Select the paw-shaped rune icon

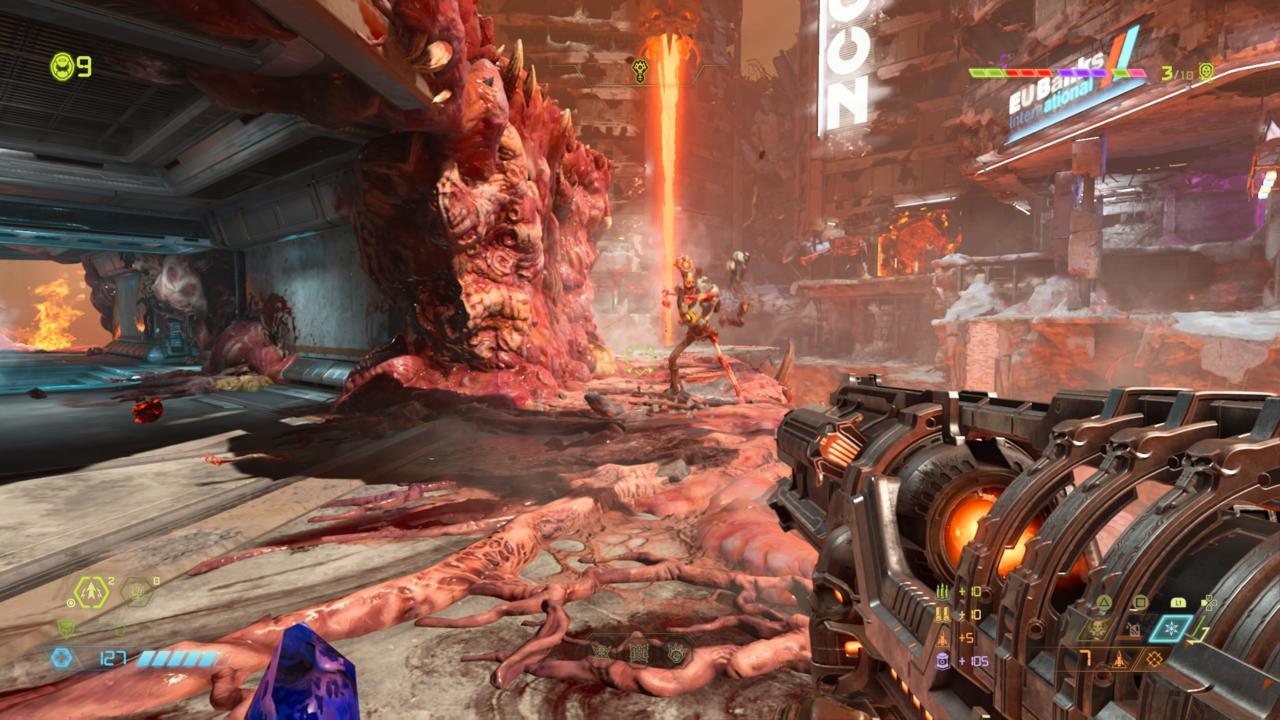(x=675, y=652)
